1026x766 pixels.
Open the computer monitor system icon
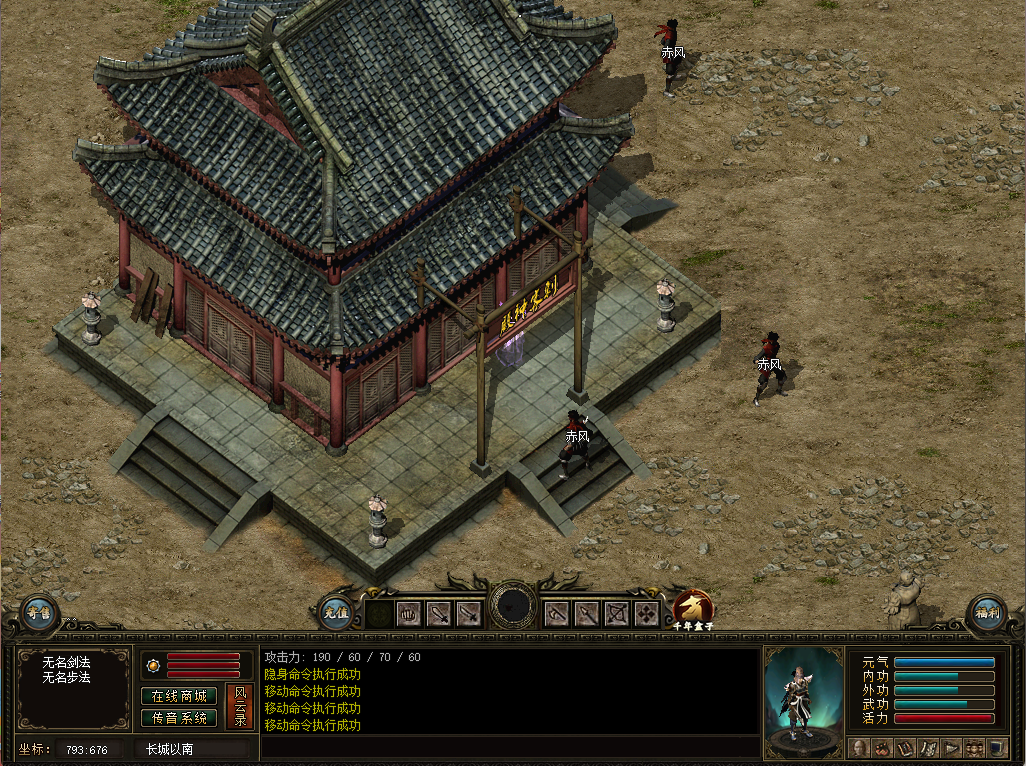[x=997, y=748]
